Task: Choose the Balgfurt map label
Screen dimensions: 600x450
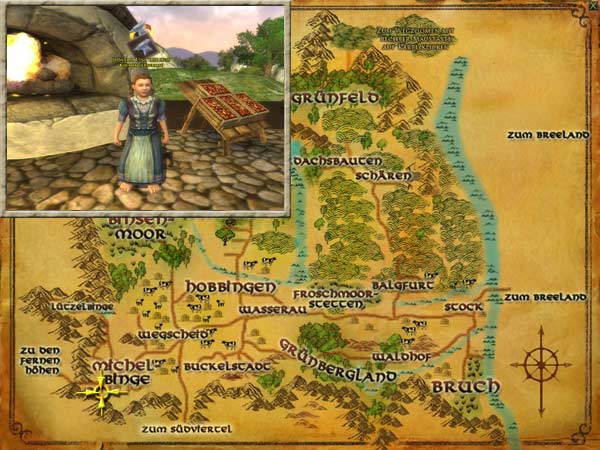Action: click(x=396, y=284)
